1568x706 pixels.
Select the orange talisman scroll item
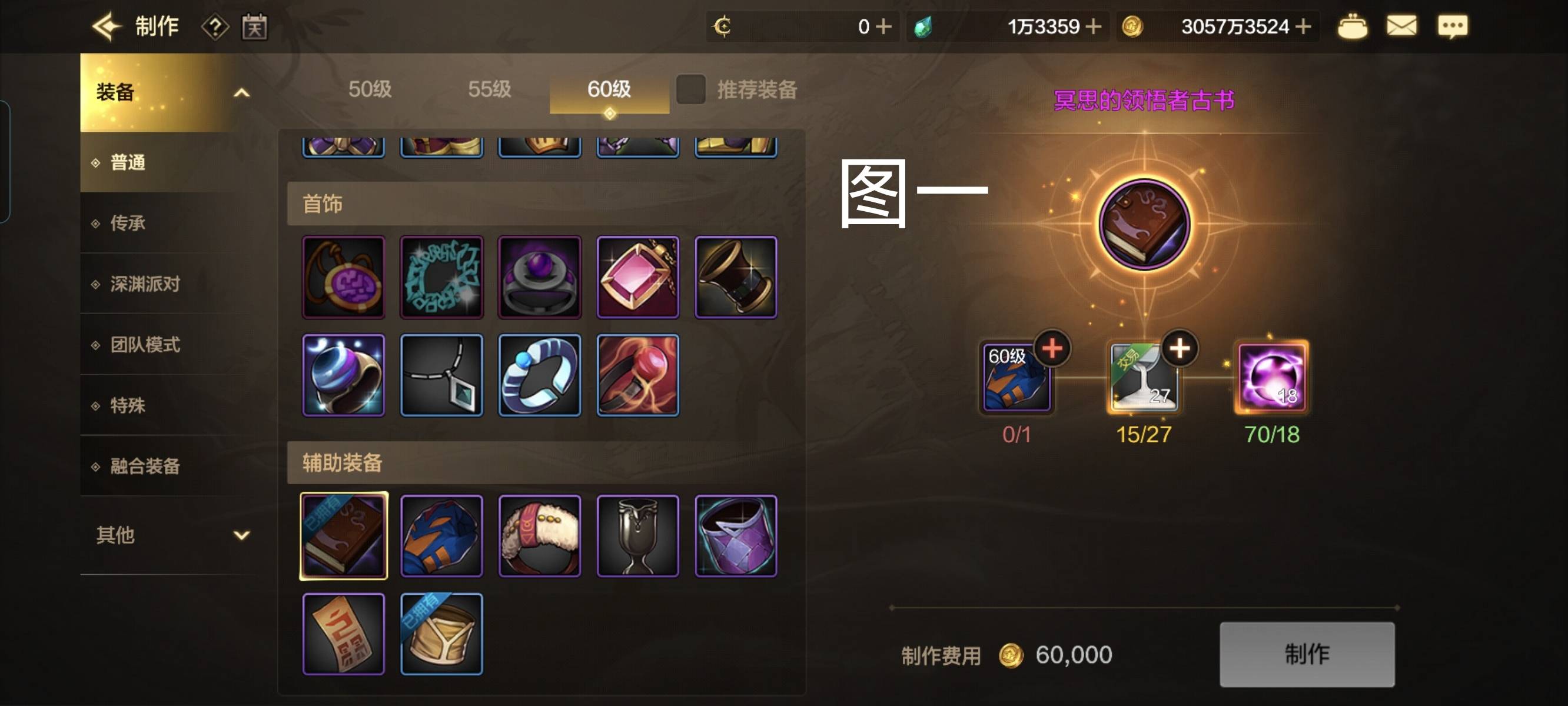click(343, 634)
